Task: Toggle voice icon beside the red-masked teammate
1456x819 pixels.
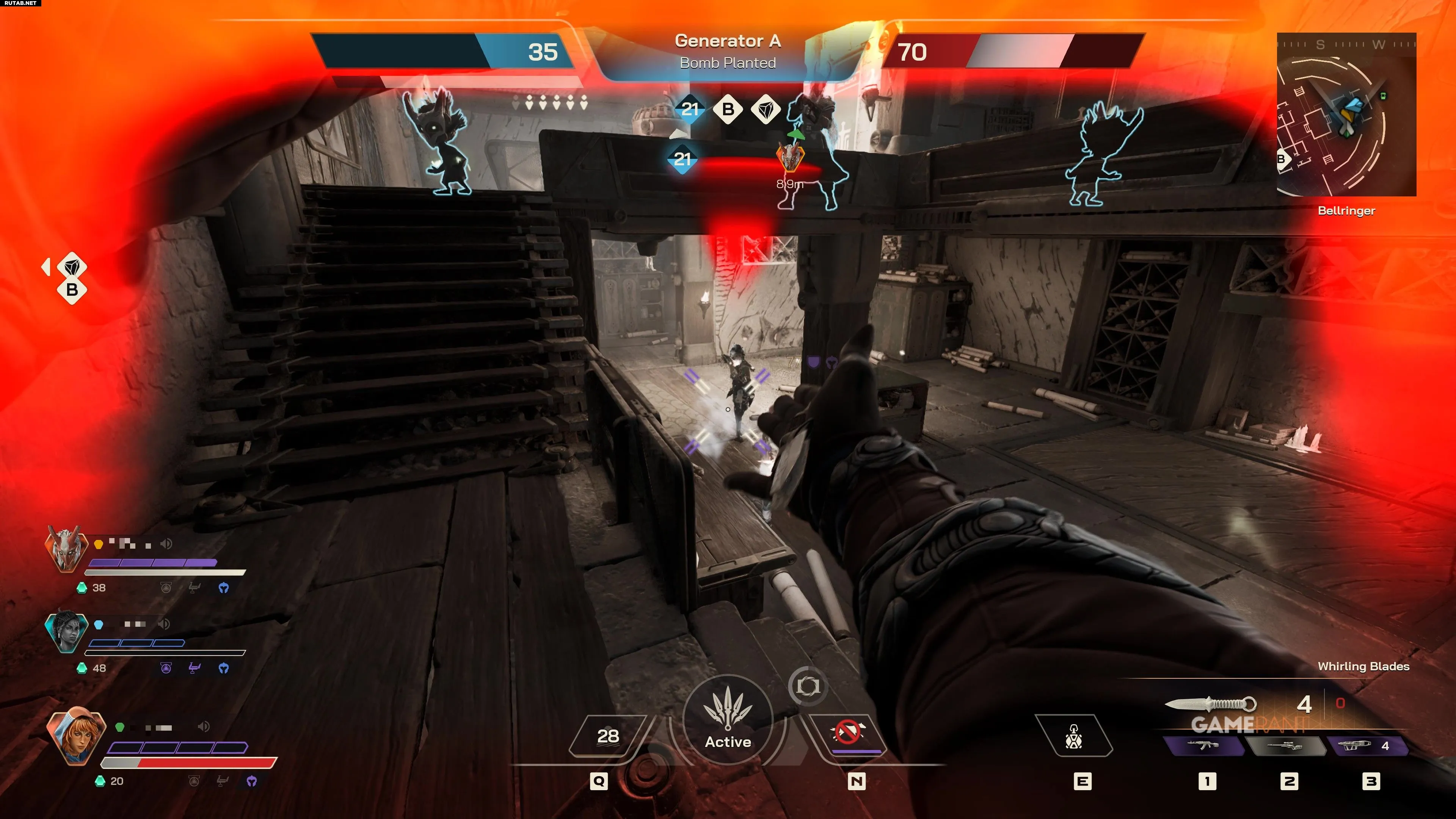Action: click(x=166, y=544)
